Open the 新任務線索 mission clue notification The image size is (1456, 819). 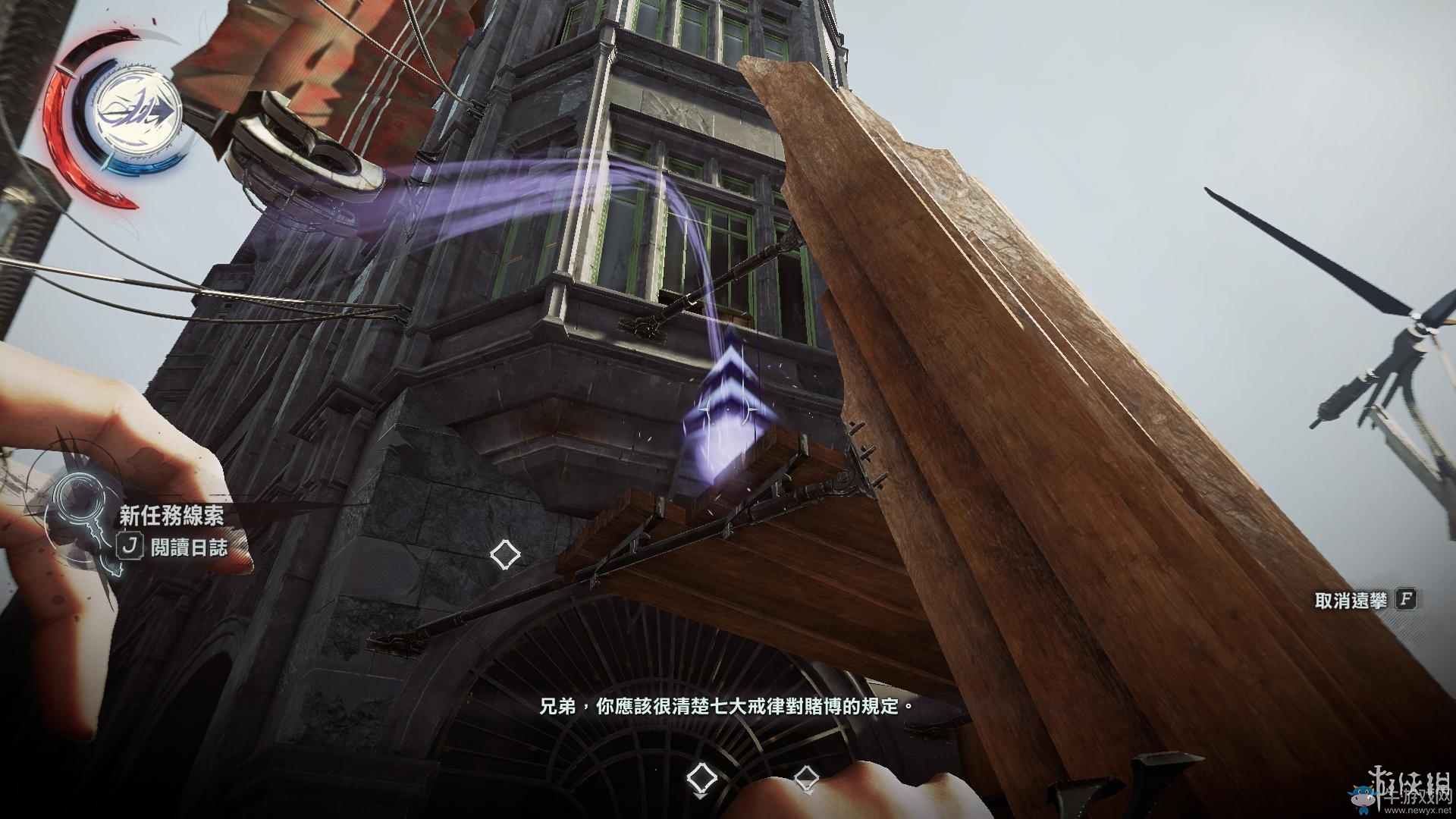[x=171, y=516]
